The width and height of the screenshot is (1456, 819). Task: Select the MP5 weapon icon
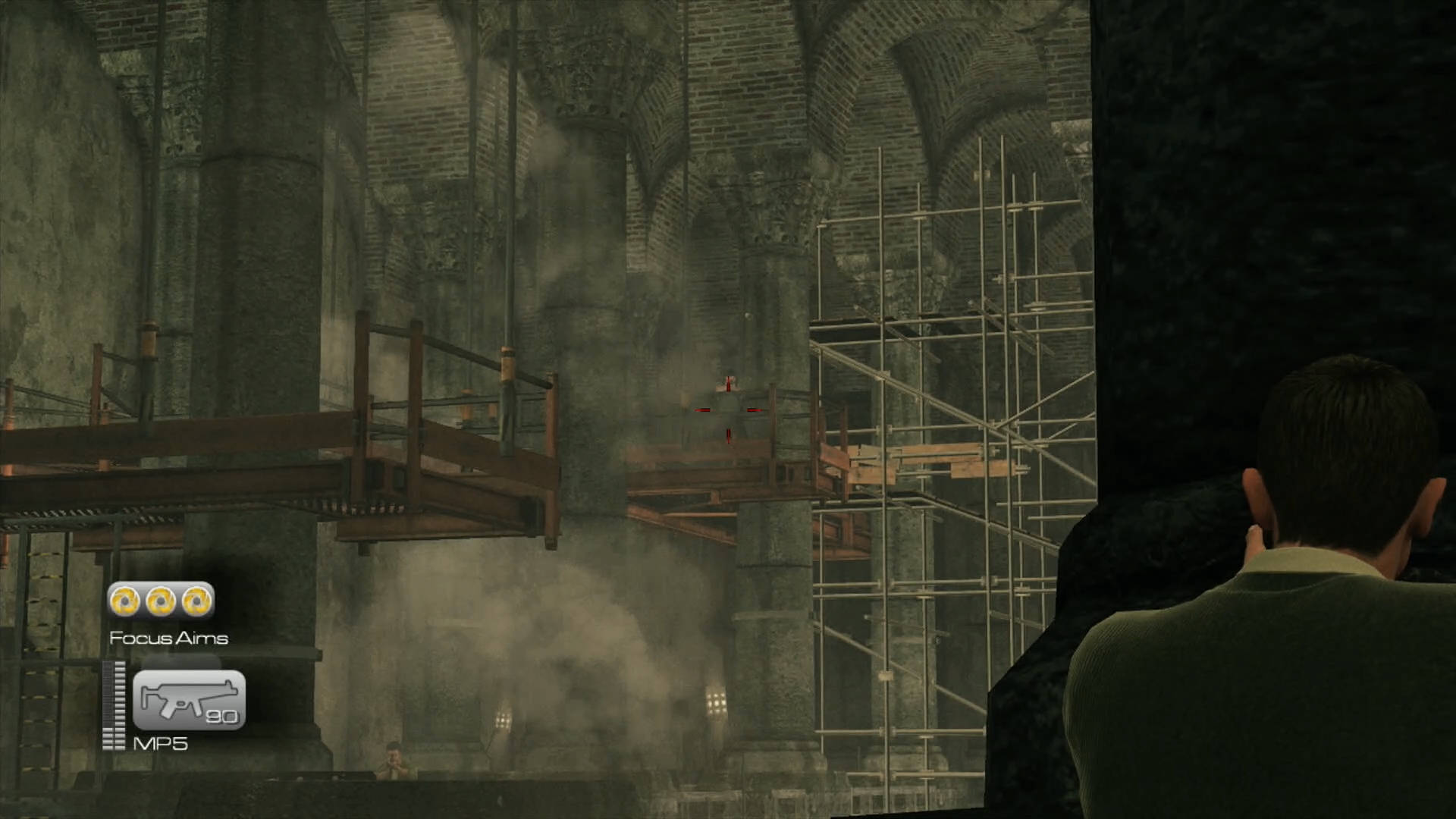tap(189, 699)
